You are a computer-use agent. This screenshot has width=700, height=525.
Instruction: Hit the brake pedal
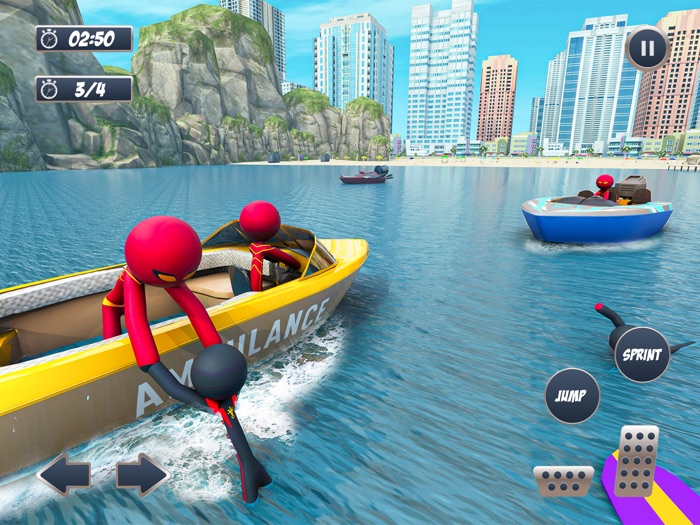point(563,480)
